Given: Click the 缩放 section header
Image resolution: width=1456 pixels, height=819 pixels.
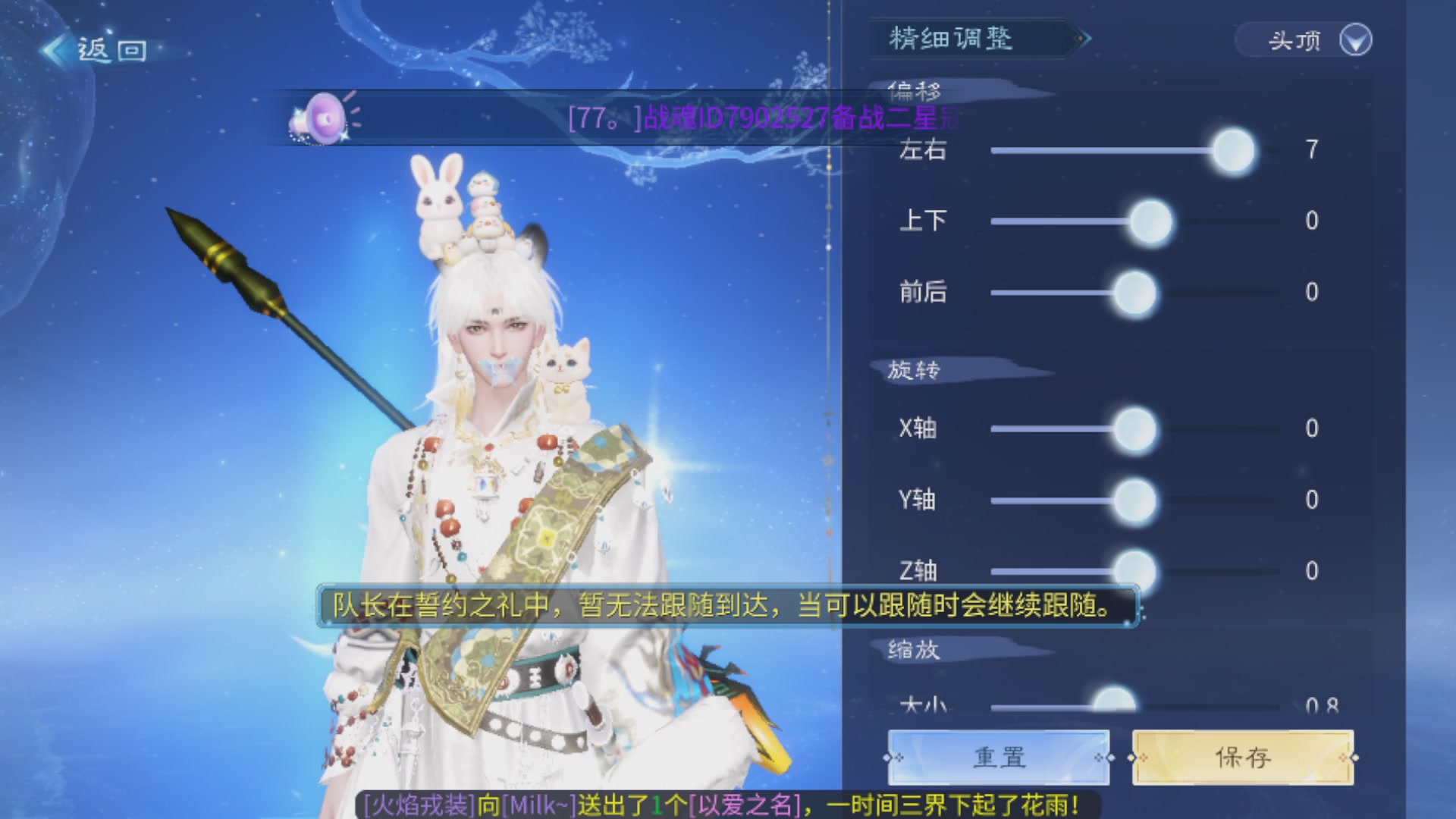Looking at the screenshot, I should pyautogui.click(x=914, y=648).
